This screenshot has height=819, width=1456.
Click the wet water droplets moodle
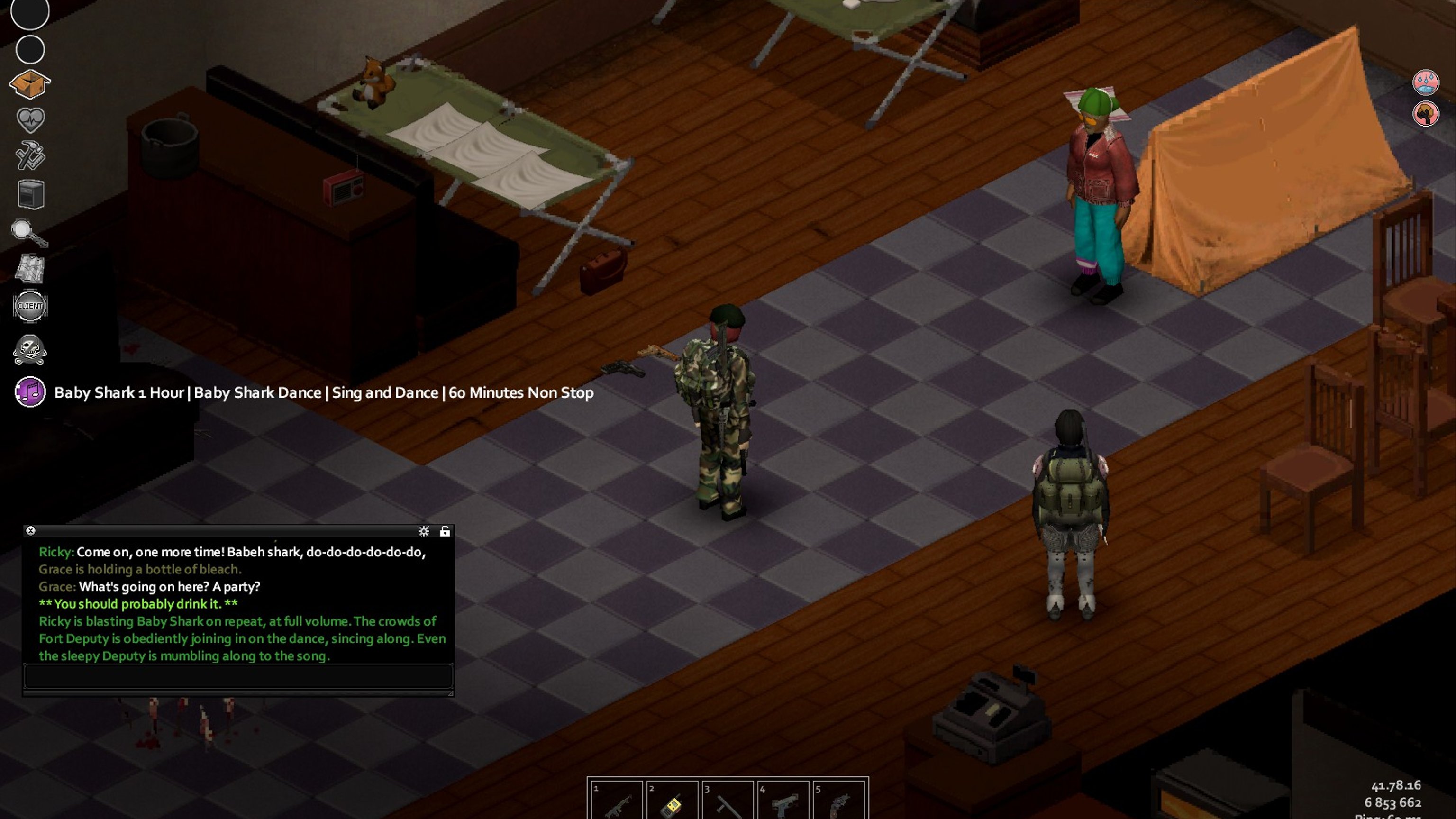pyautogui.click(x=1426, y=82)
